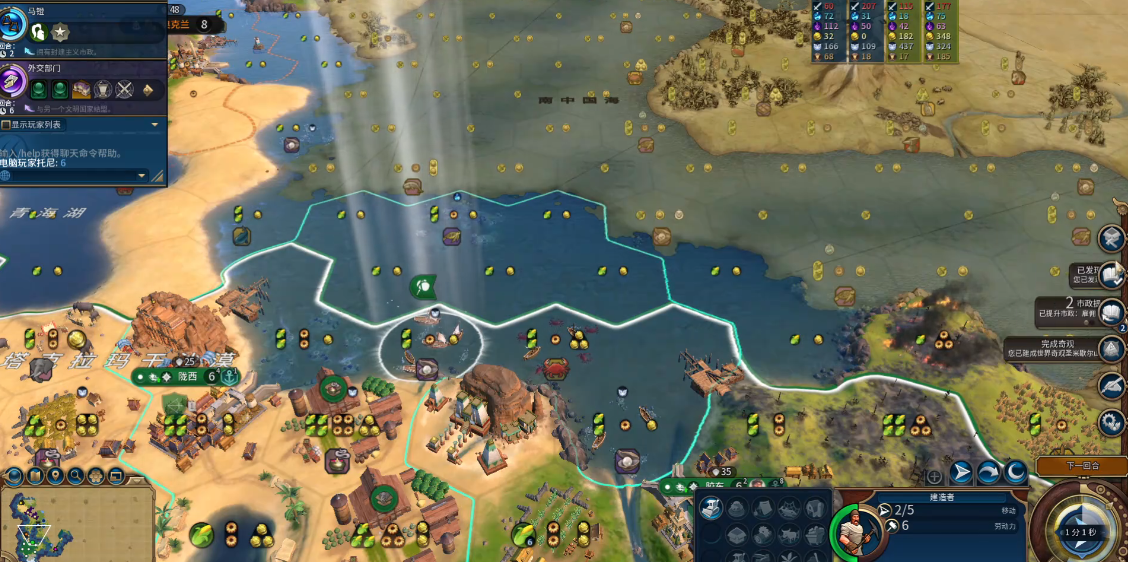Expand additional unit actions with plus button
This screenshot has height=562, width=1128.
tap(934, 477)
